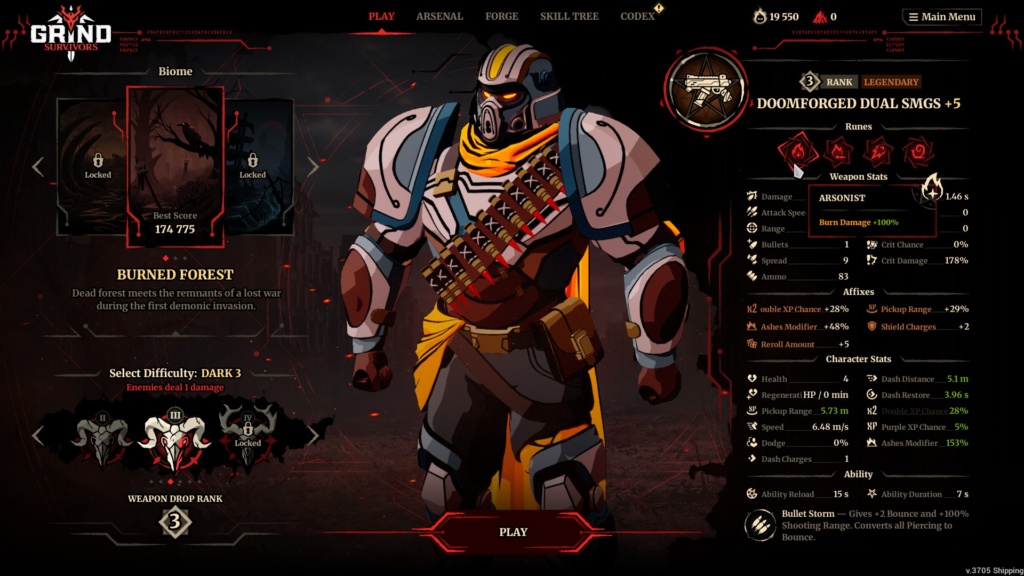The width and height of the screenshot is (1024, 576).
Task: Open the Main Menu
Action: tap(941, 17)
